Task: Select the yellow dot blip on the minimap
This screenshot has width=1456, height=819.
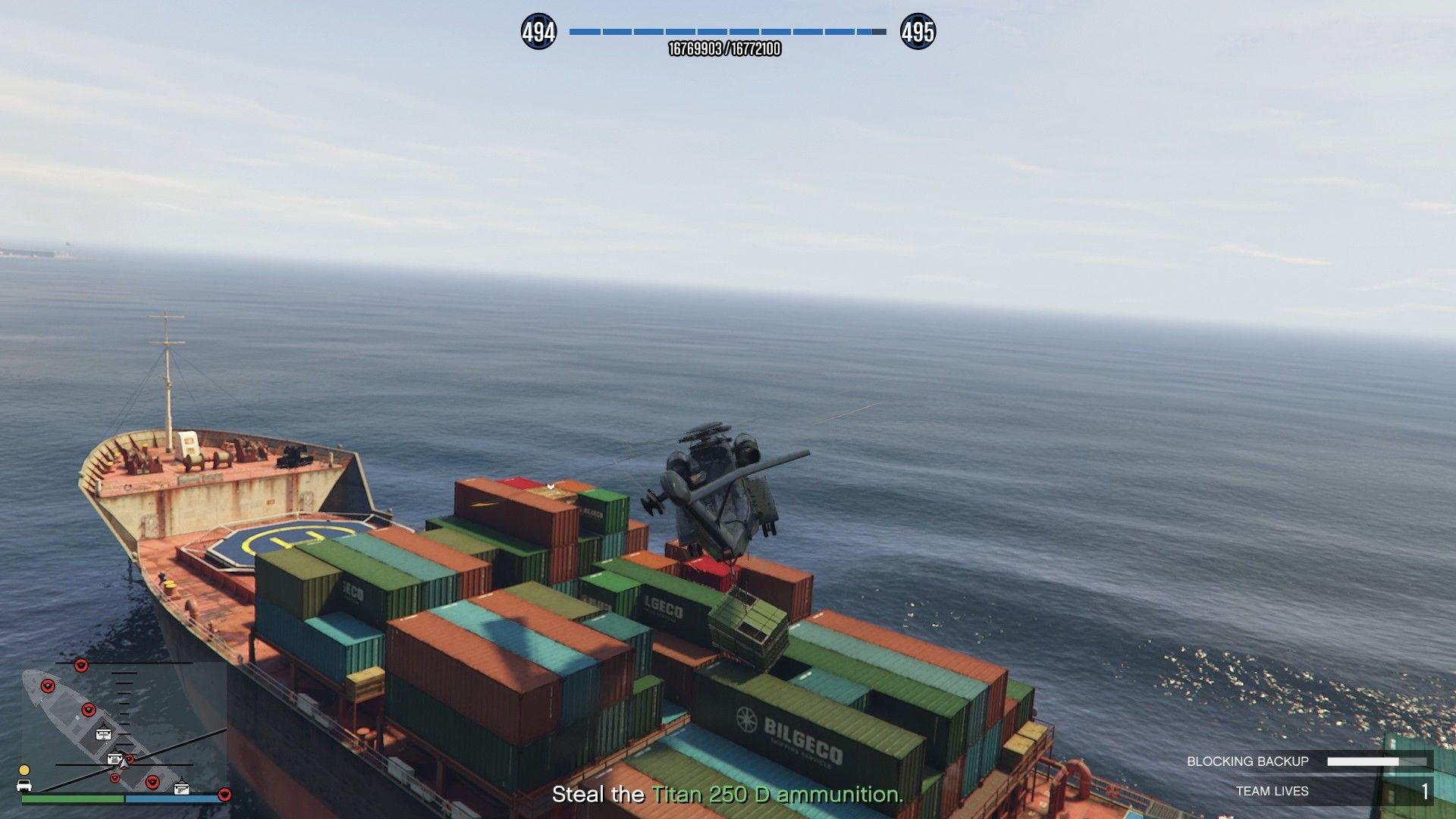Action: pyautogui.click(x=24, y=770)
